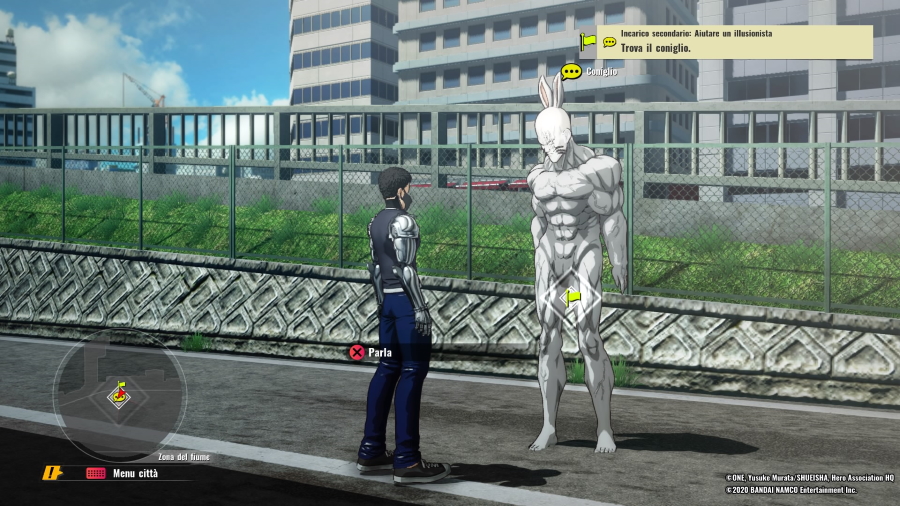Click the Coniglio speech bubble nameplate
The image size is (900, 506).
589,71
